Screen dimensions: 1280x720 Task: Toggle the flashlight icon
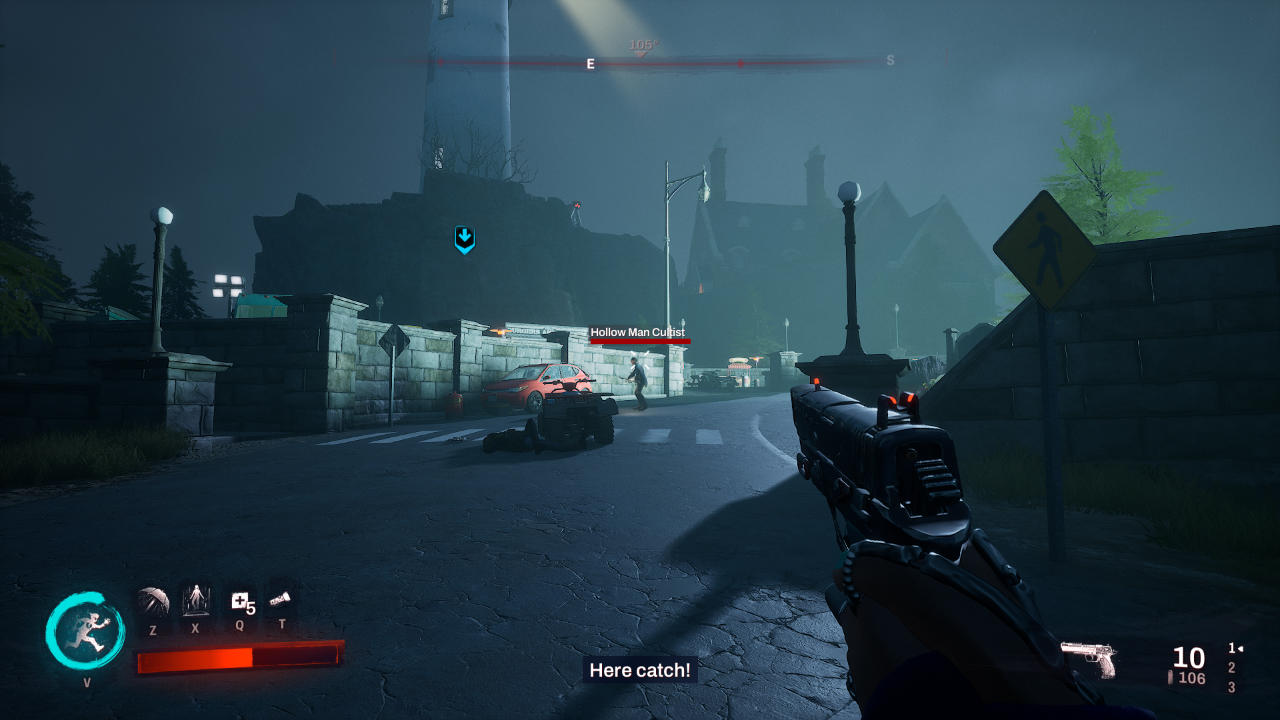[x=281, y=599]
